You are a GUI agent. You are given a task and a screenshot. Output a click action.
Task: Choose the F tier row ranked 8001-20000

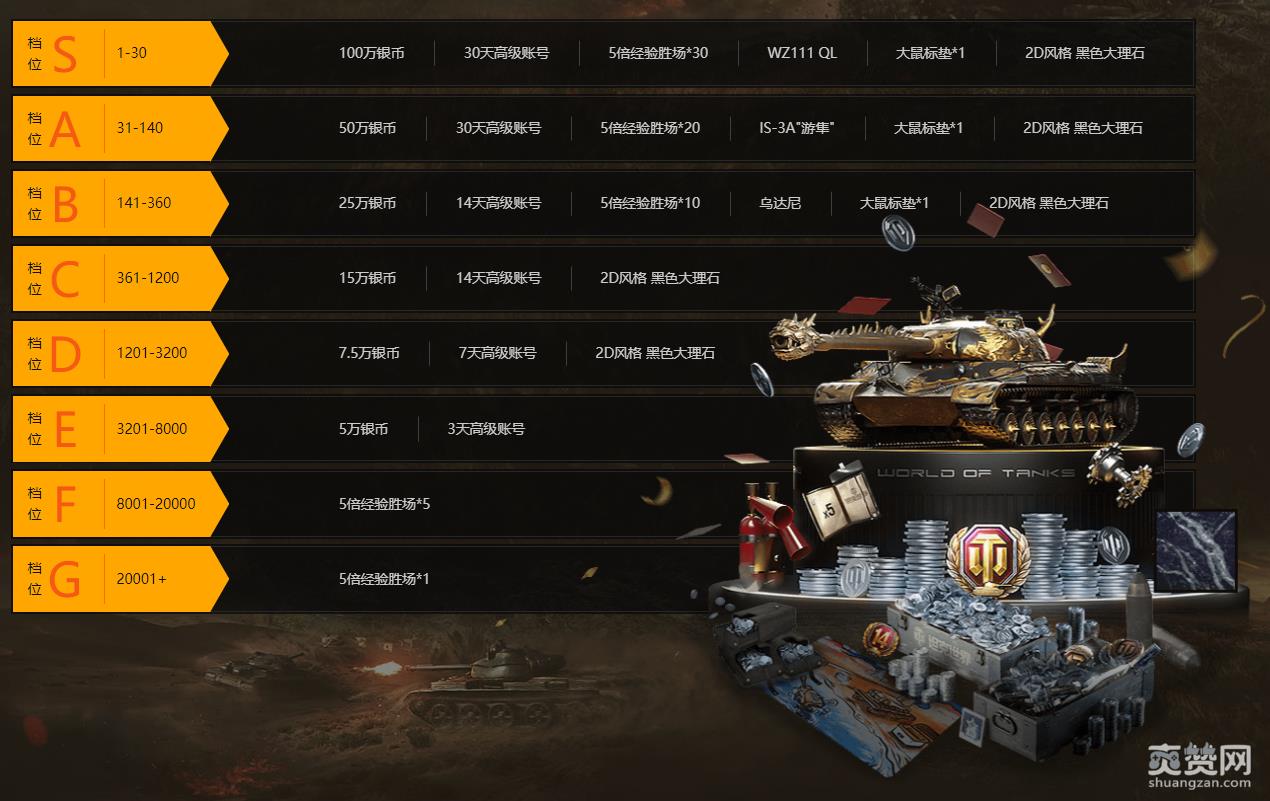tap(120, 504)
